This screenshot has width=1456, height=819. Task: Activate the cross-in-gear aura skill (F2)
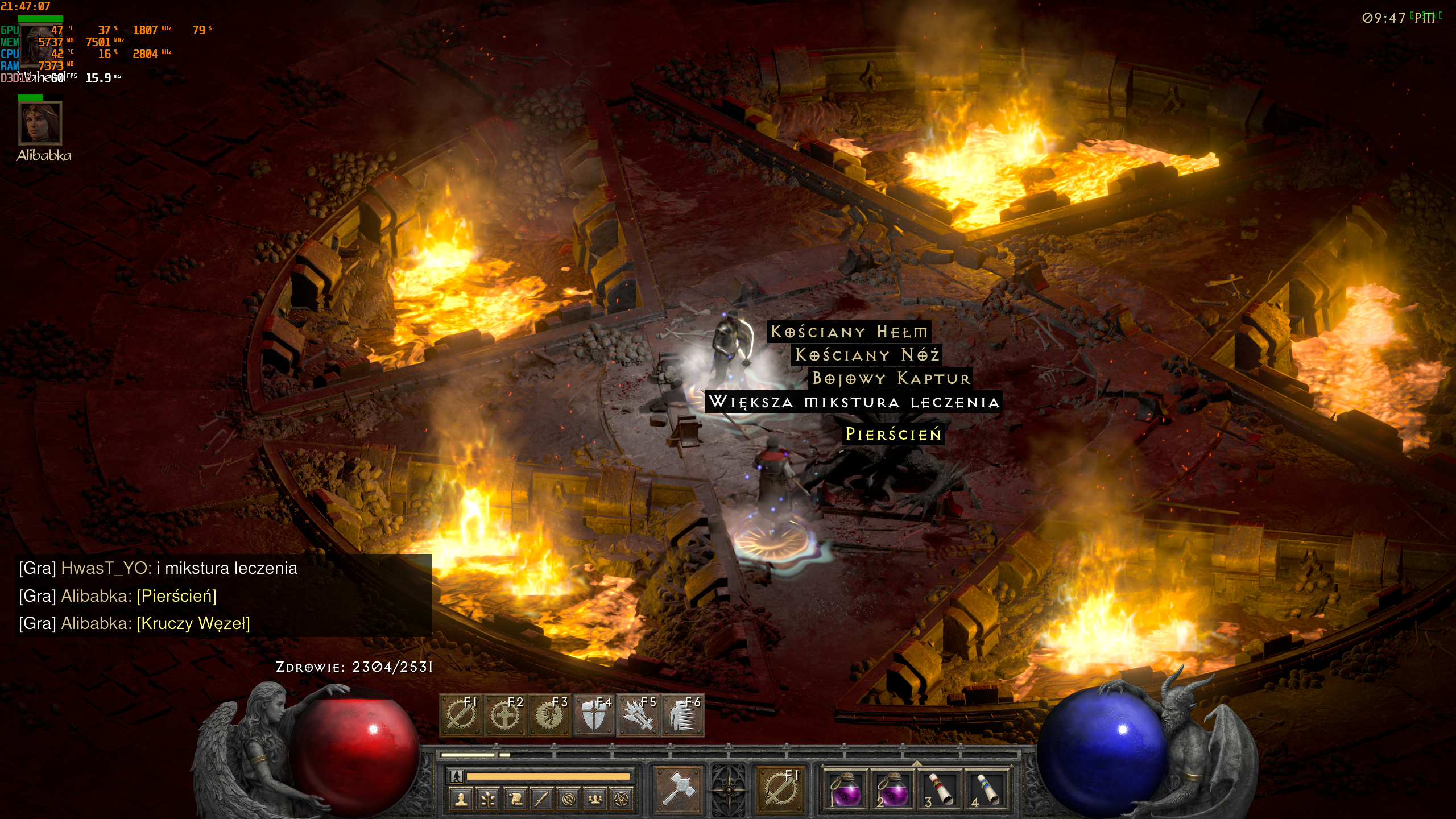pyautogui.click(x=504, y=715)
